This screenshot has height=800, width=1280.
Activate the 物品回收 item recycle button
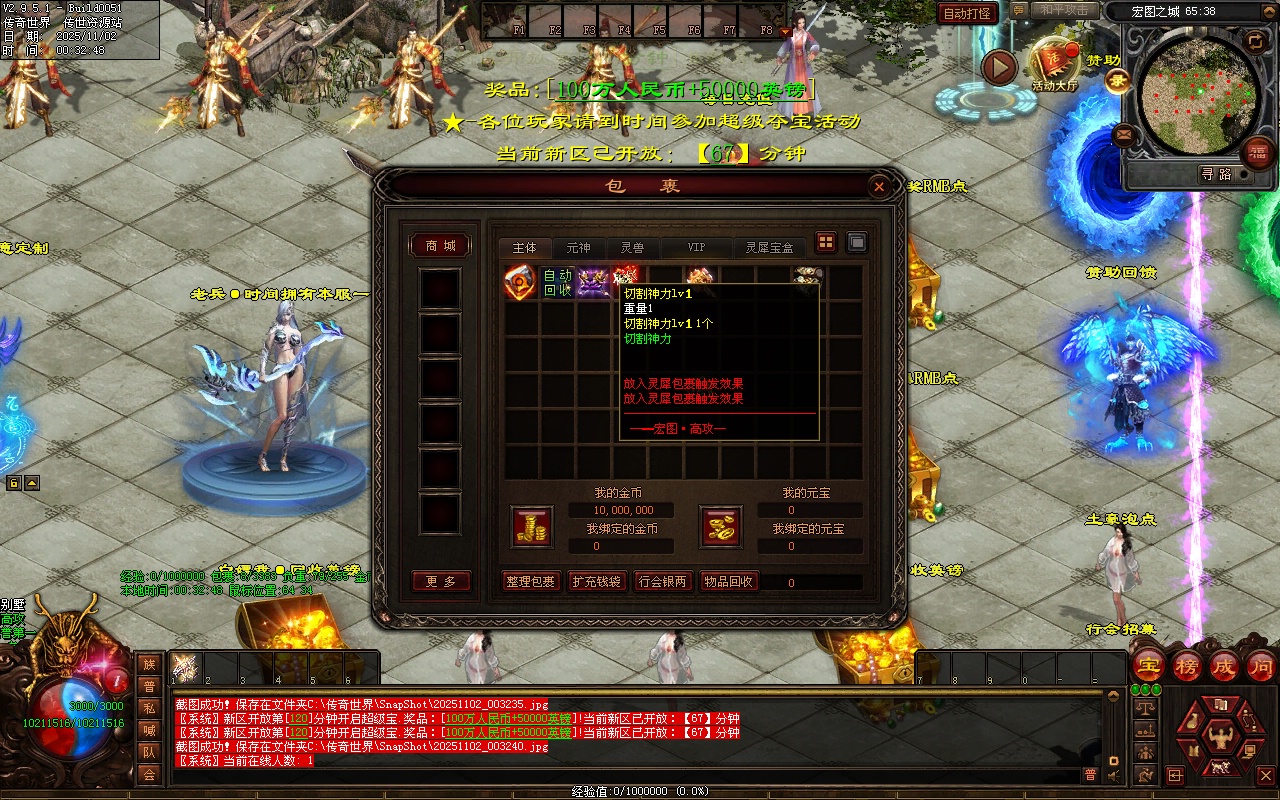728,582
